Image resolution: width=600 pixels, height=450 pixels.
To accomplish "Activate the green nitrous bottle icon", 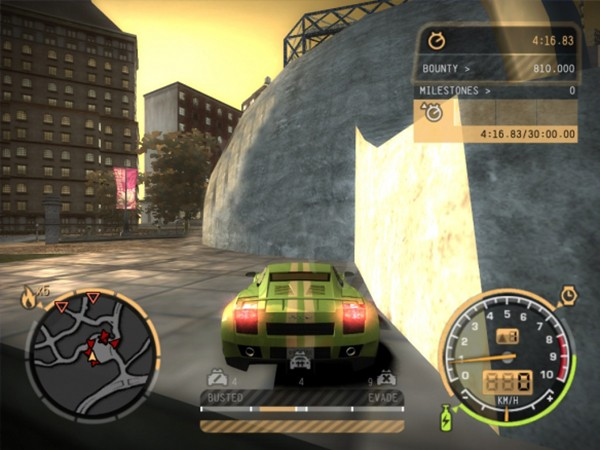I will [446, 416].
